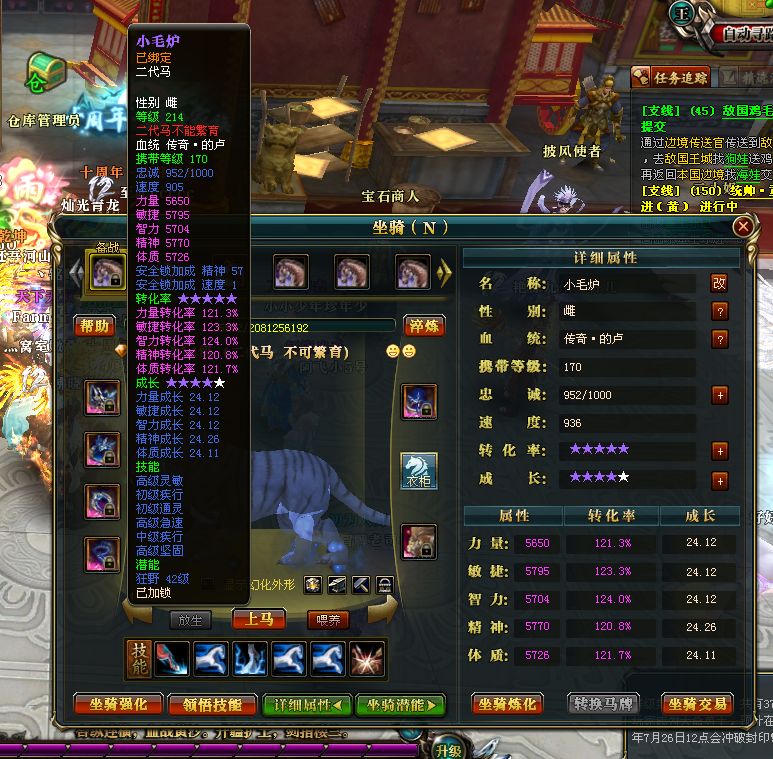Mount up with the 上马 button
The image size is (773, 759).
(258, 619)
